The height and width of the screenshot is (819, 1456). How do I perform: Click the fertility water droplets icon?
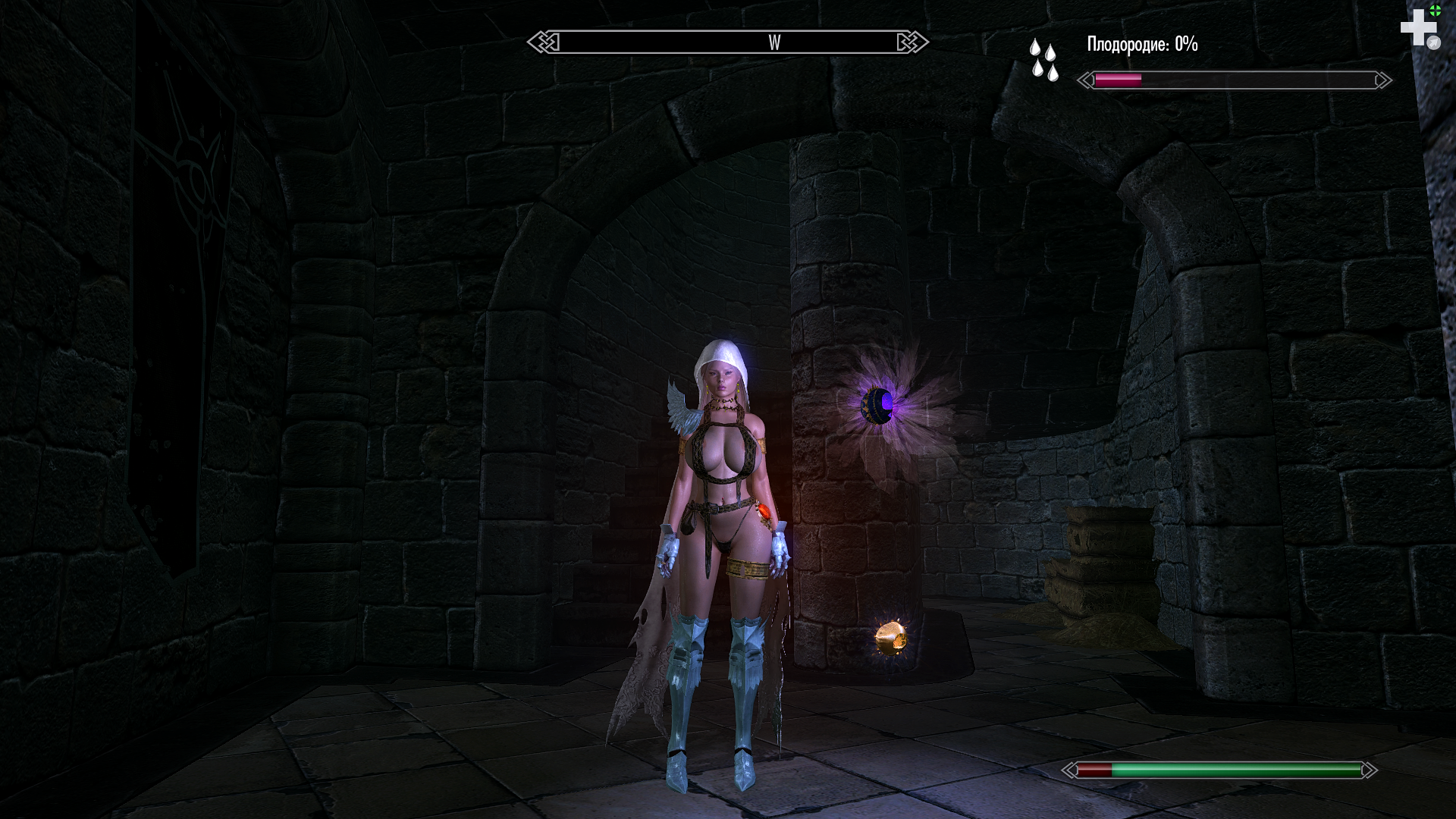coord(1043,59)
